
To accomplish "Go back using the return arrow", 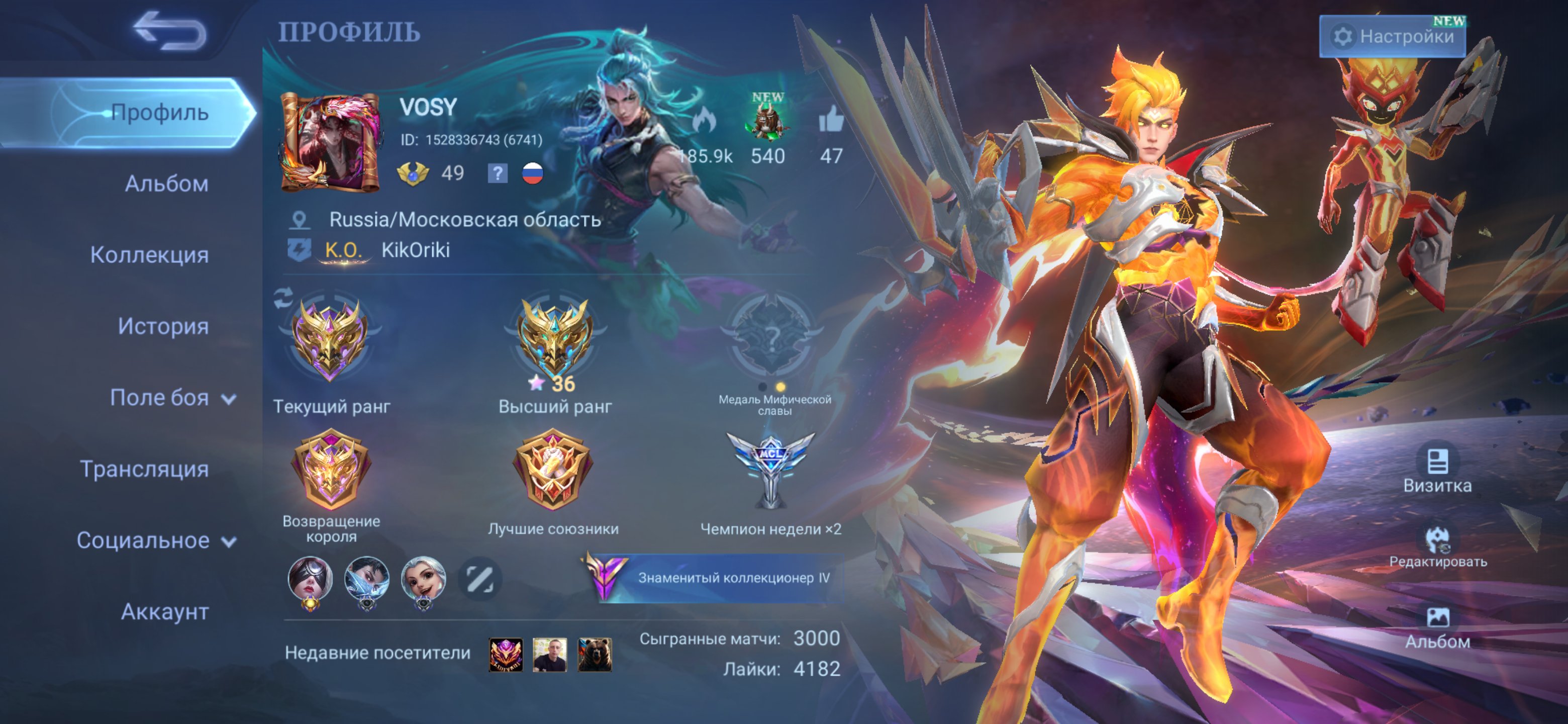I will [170, 31].
